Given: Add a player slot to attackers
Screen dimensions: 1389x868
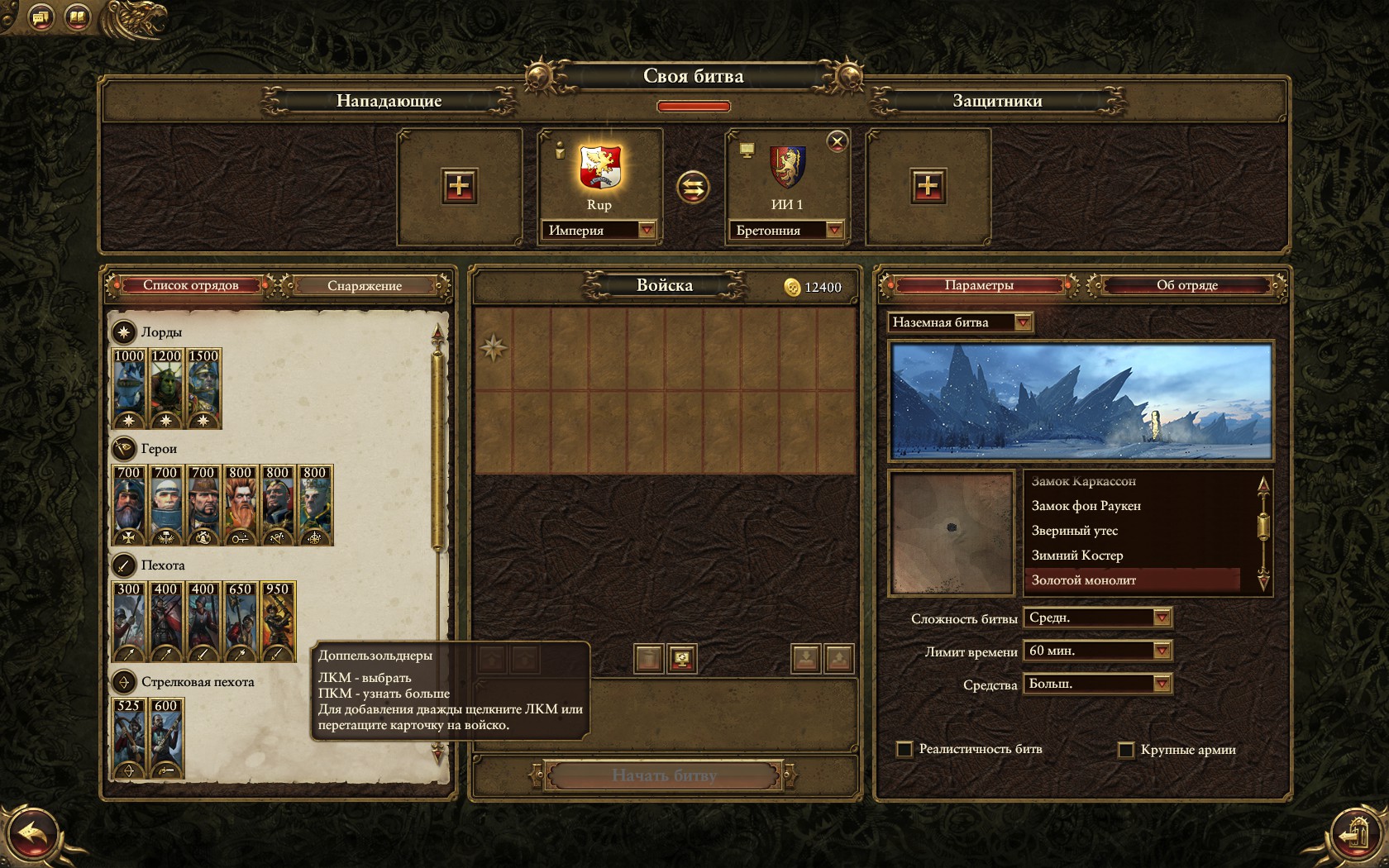Looking at the screenshot, I should [x=459, y=186].
